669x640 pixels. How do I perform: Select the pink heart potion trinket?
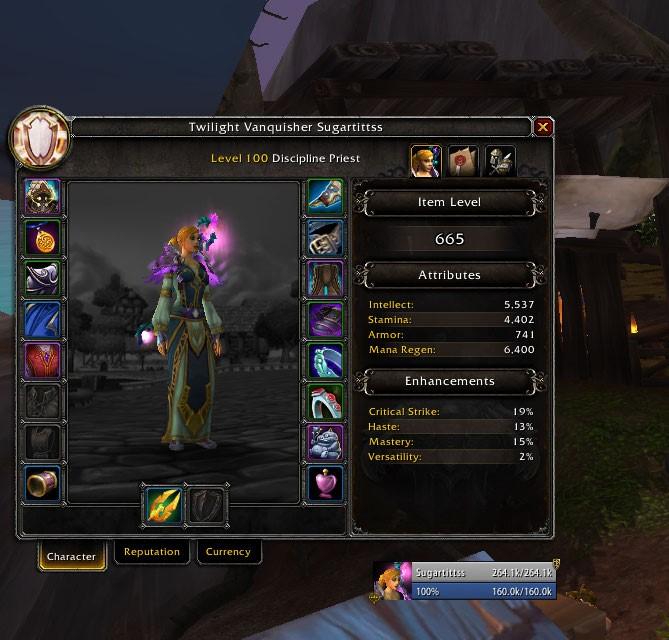tap(325, 484)
